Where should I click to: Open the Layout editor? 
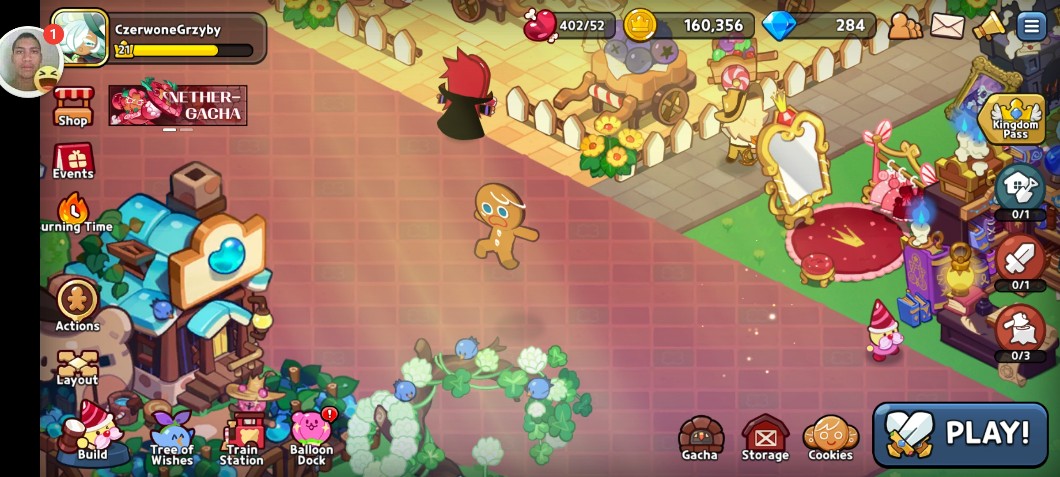(77, 367)
